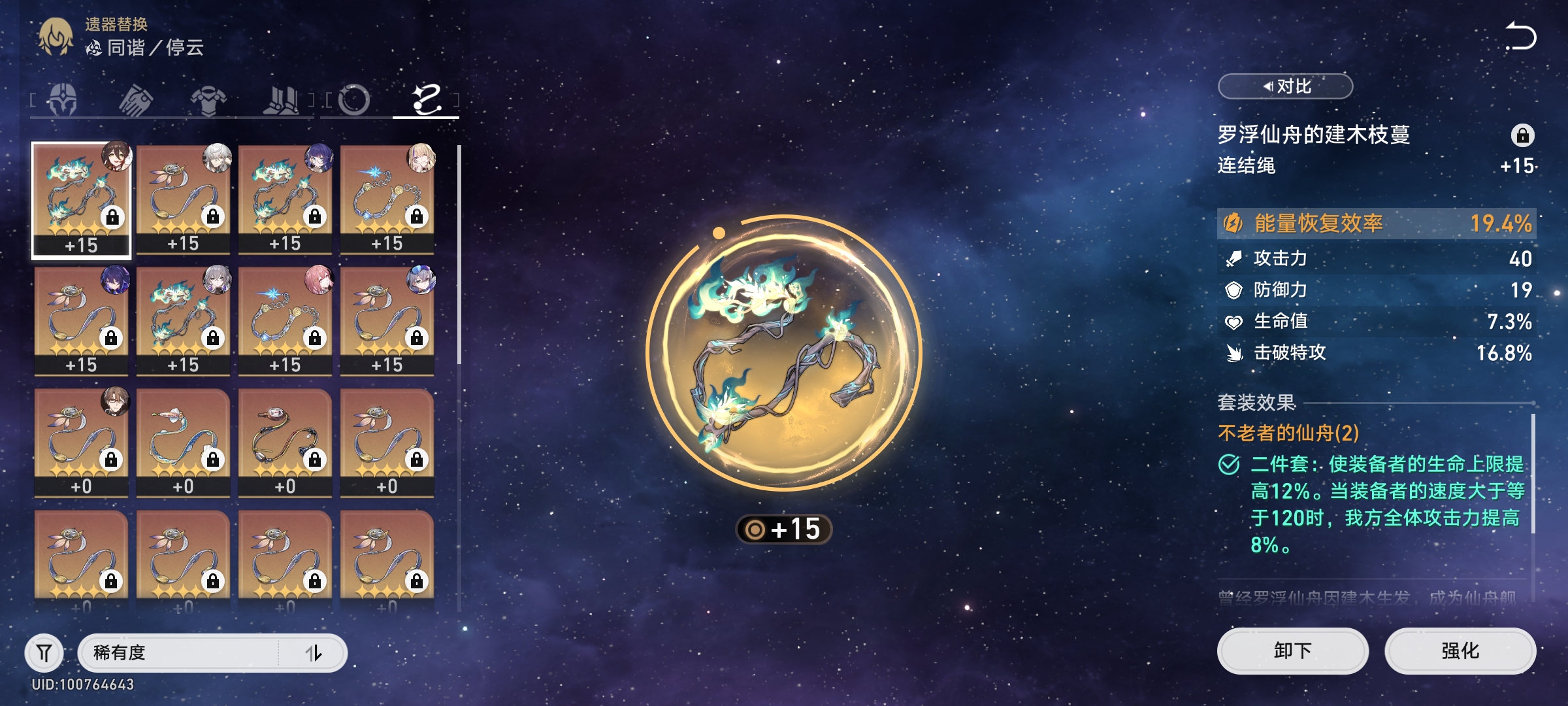Image resolution: width=1568 pixels, height=706 pixels.
Task: Switch to the boots relic tab
Action: tap(281, 100)
